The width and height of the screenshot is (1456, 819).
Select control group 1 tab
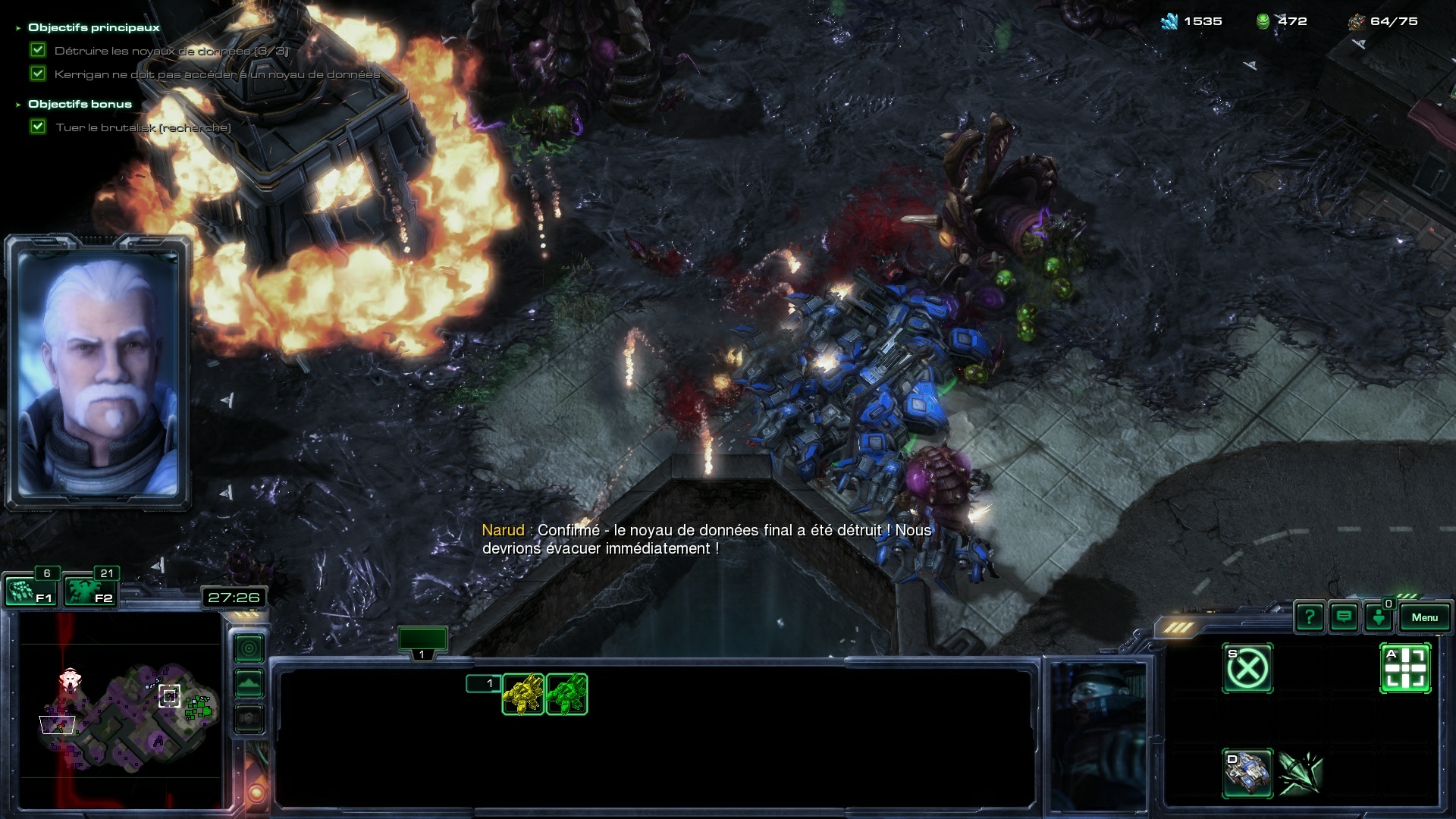(x=422, y=642)
